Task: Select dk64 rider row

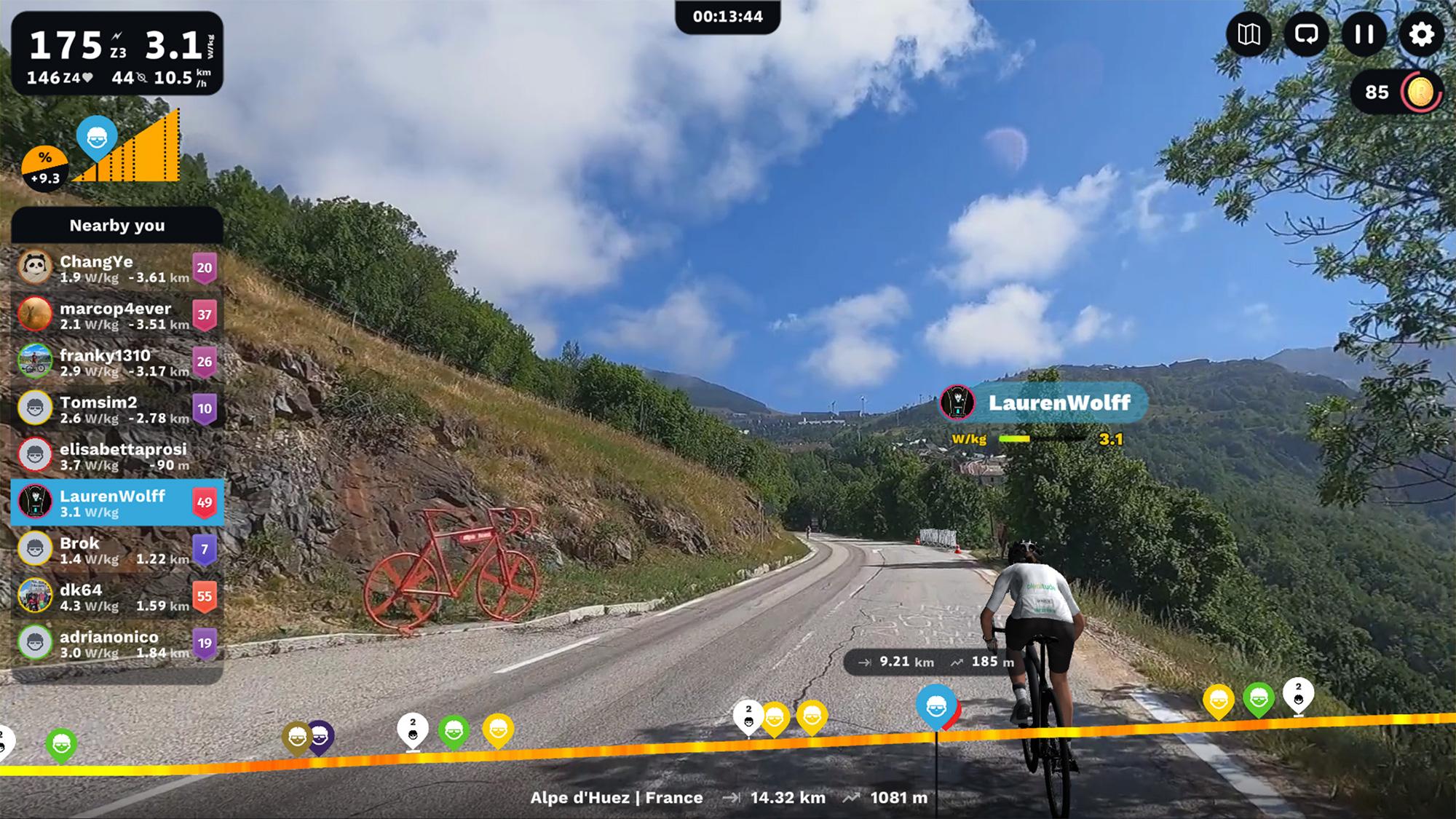Action: (116, 597)
